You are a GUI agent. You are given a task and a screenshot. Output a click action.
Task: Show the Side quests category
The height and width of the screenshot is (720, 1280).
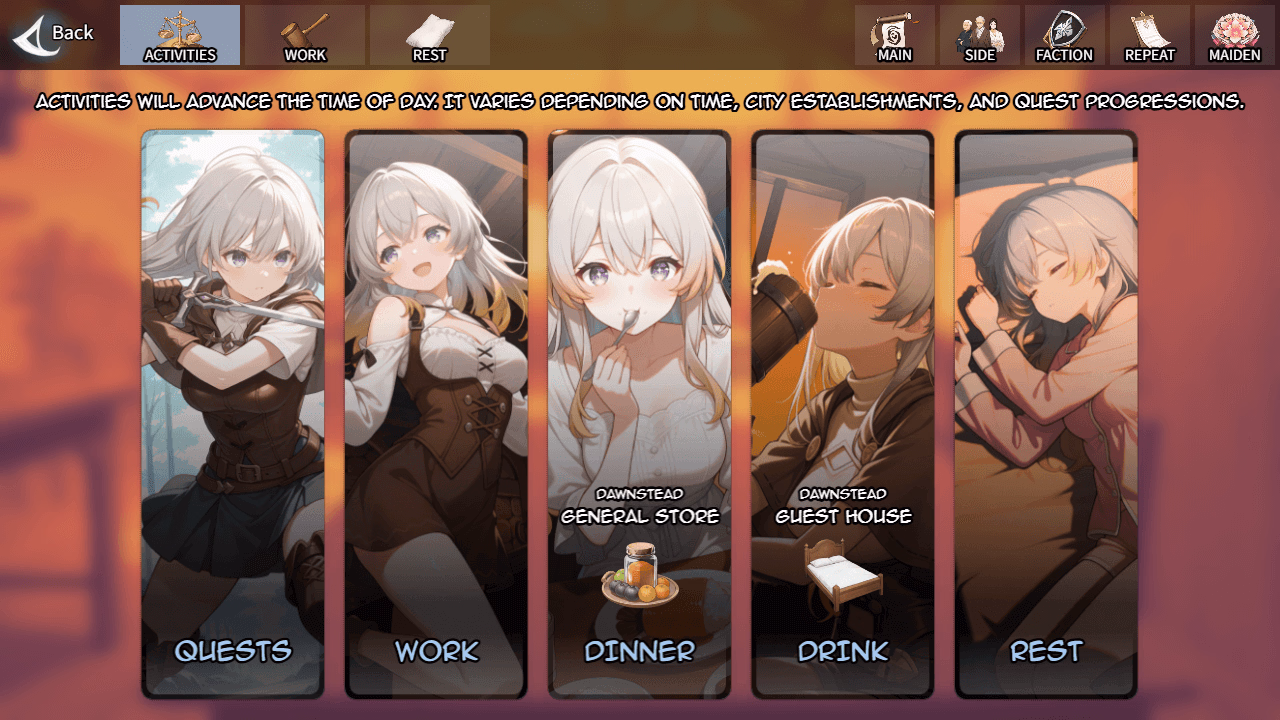pos(979,36)
